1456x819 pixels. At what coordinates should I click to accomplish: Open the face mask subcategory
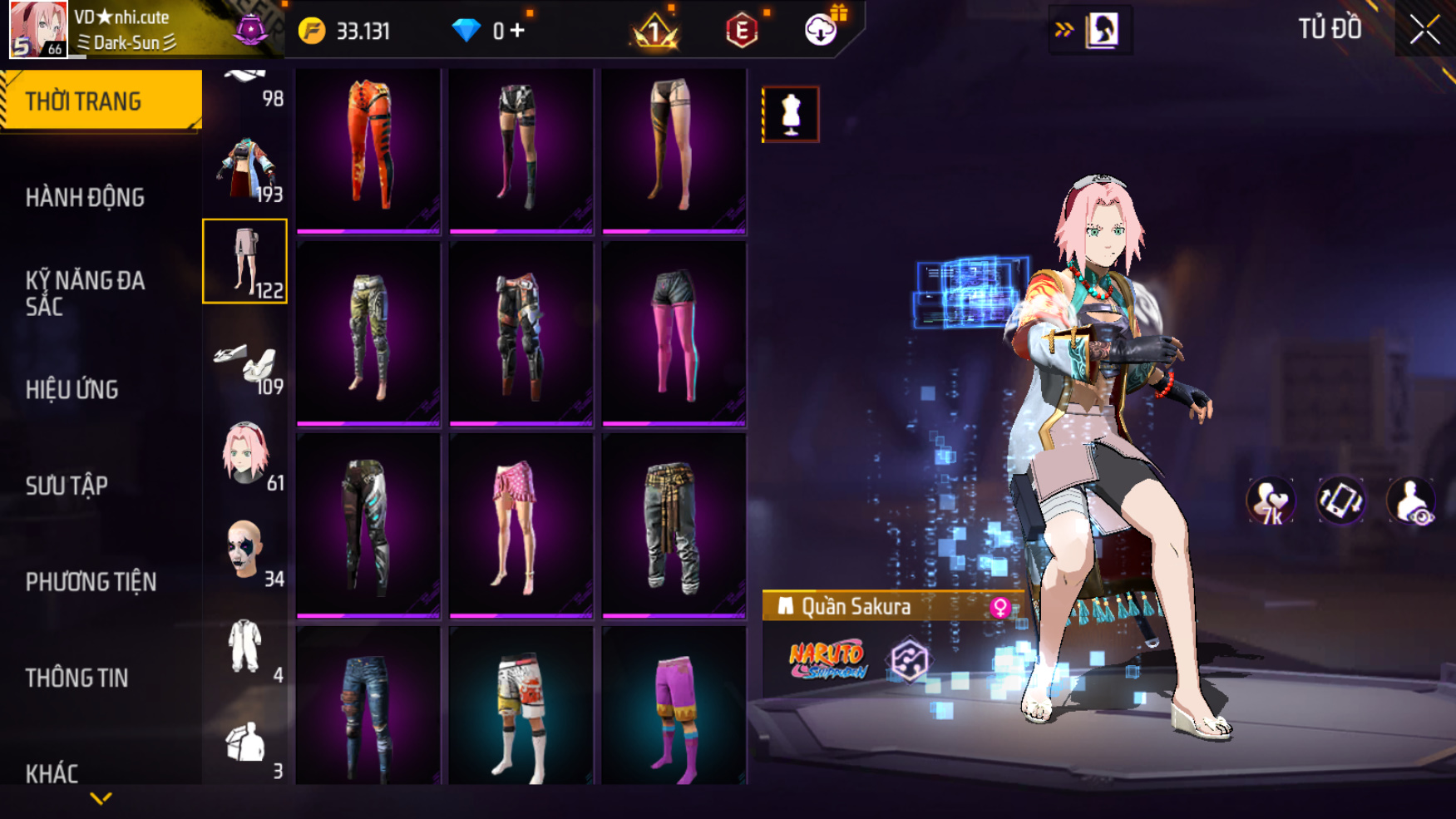(245, 550)
